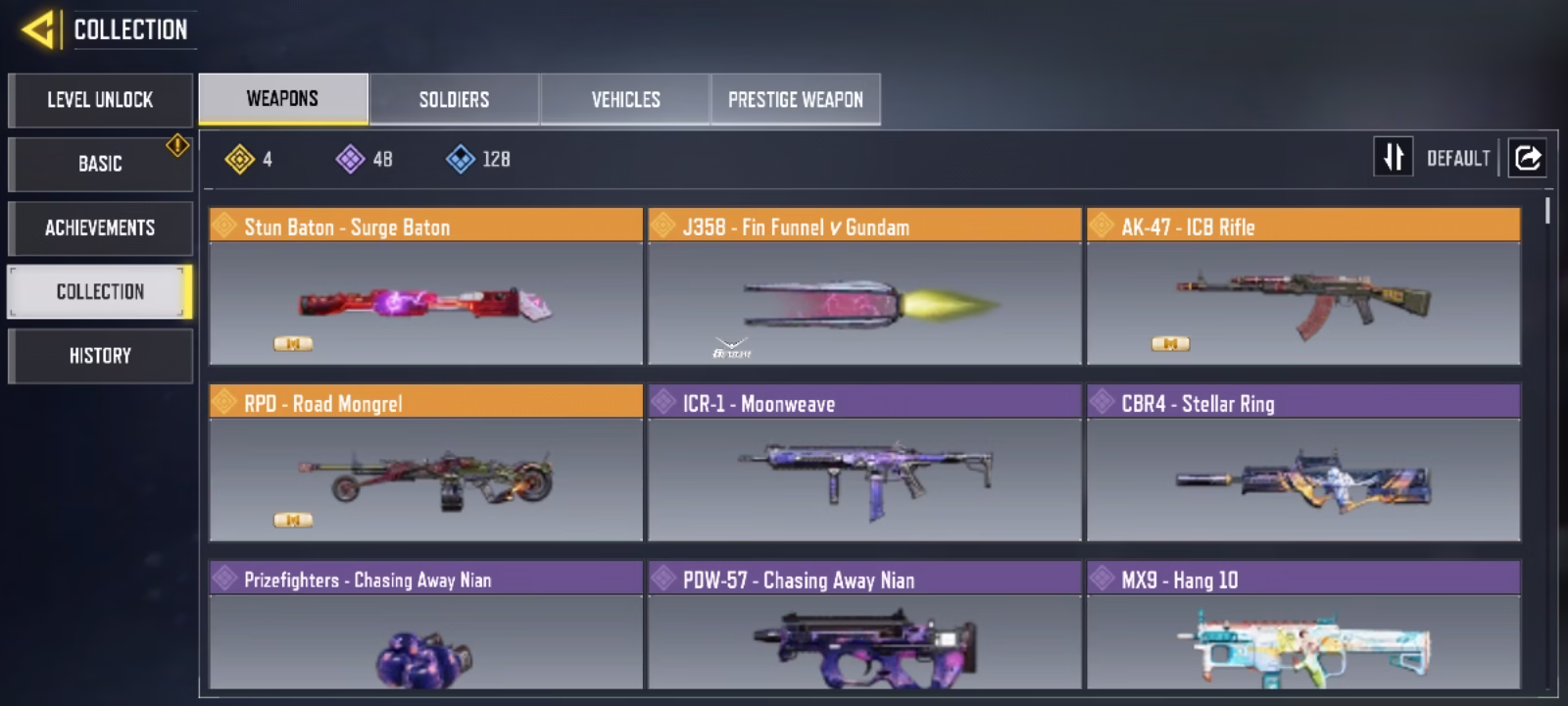Switch to the Weapons tab

tap(282, 99)
